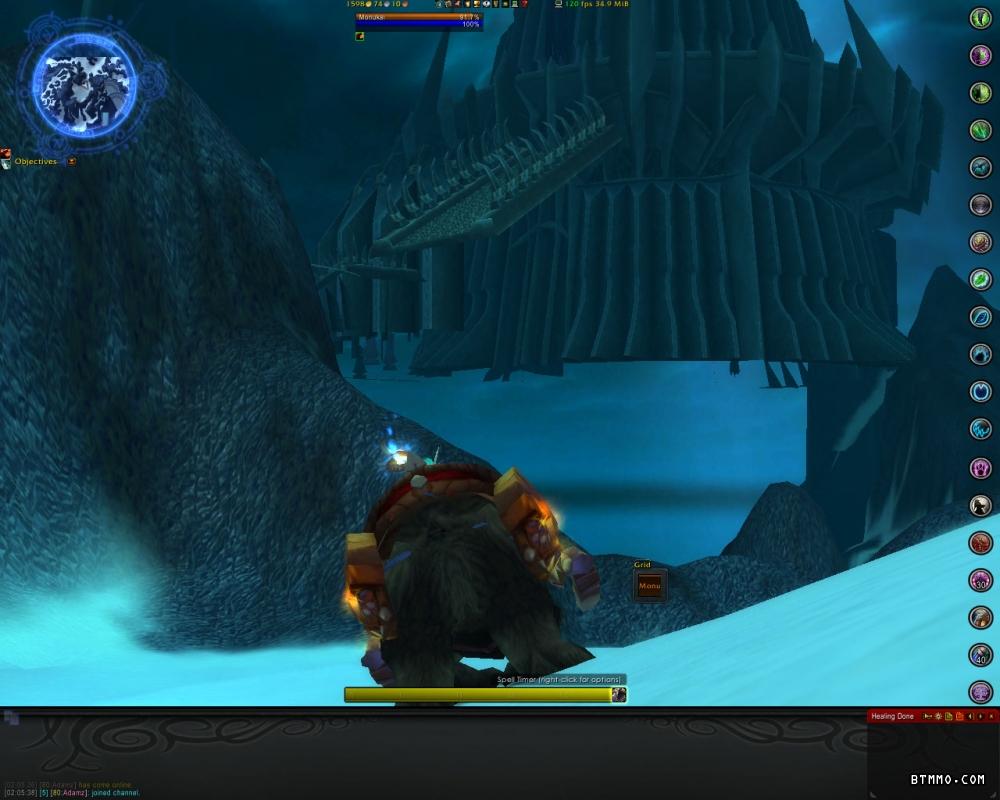Select the purple tree ability icon

[981, 691]
